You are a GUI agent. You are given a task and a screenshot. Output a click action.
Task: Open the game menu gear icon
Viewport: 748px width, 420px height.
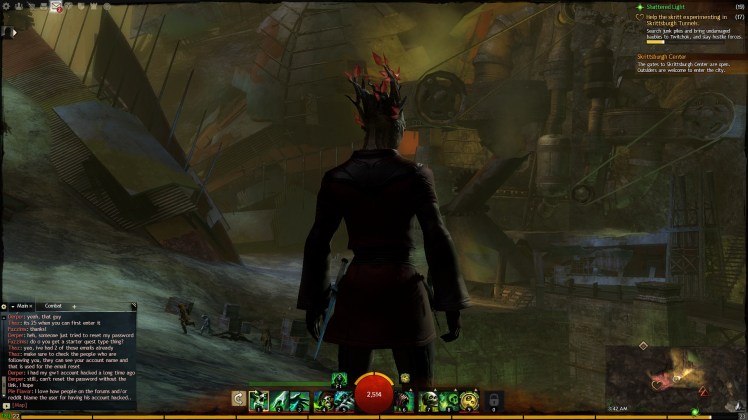[x=6, y=7]
